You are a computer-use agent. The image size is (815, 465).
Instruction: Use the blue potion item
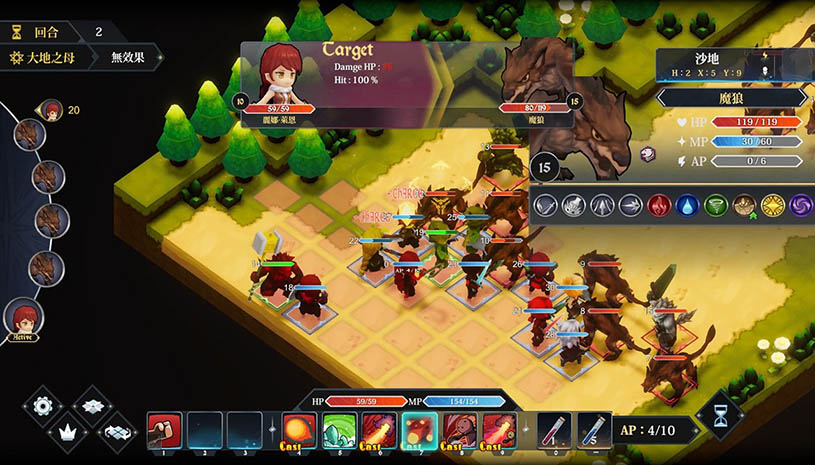click(592, 430)
